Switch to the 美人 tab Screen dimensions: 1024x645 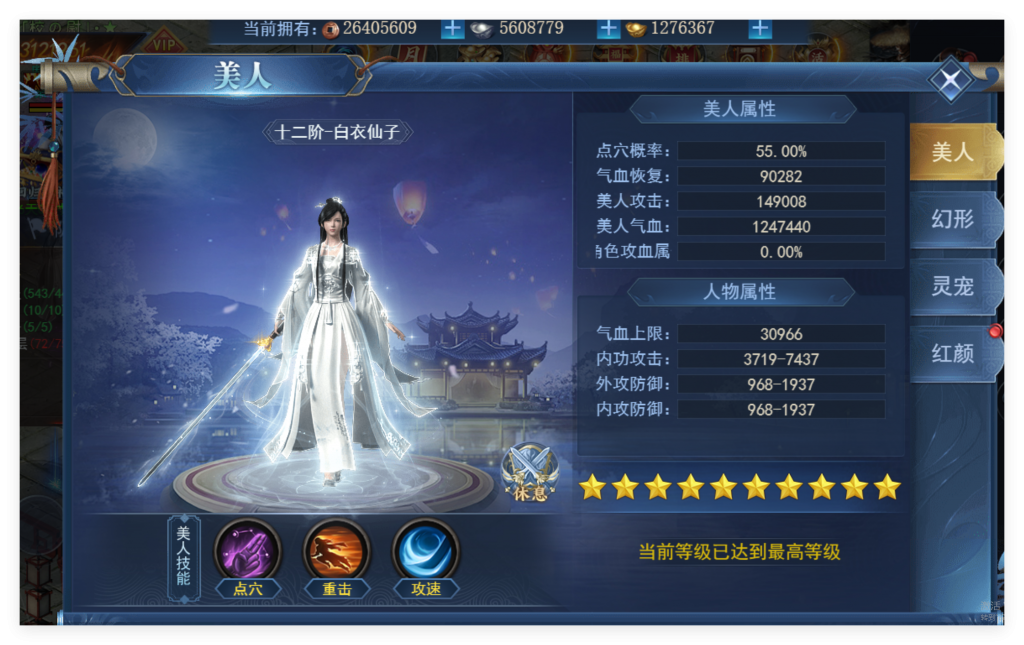pos(952,152)
